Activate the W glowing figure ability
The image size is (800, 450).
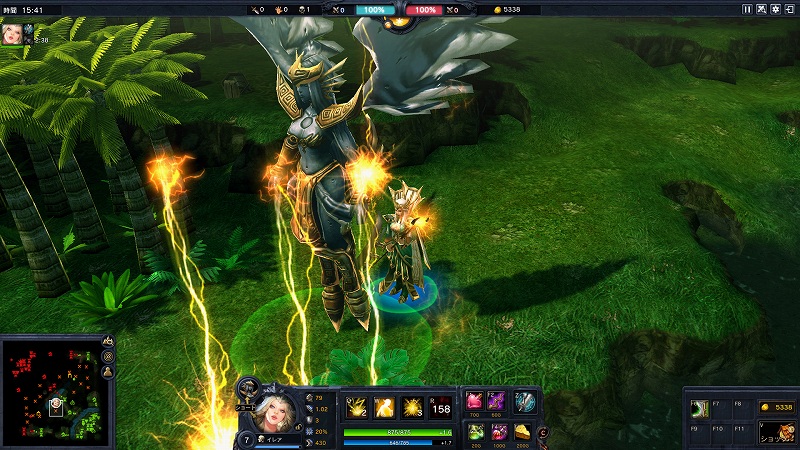click(384, 407)
